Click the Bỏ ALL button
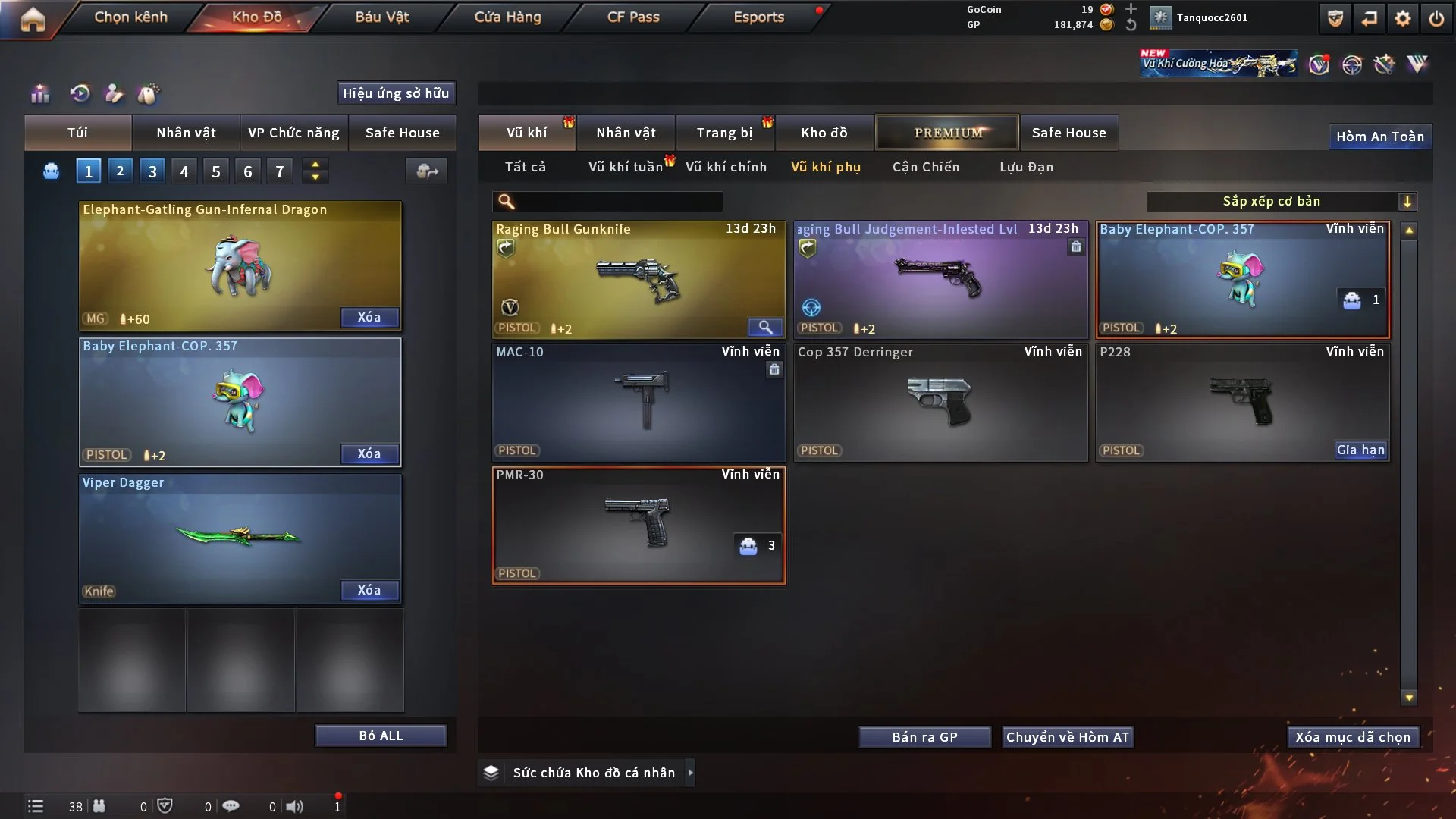 [381, 736]
